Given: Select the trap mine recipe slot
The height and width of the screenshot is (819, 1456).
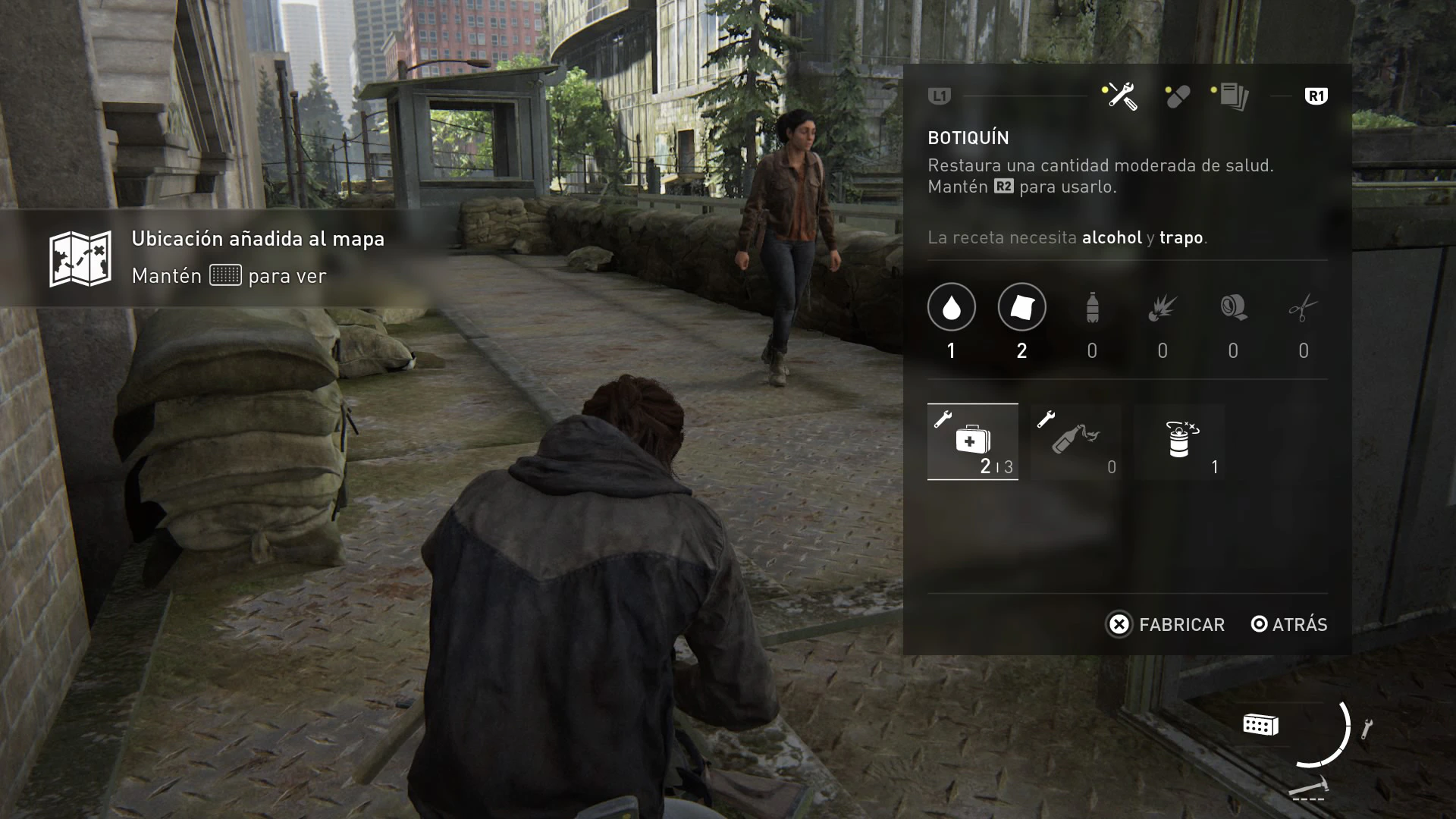Looking at the screenshot, I should pyautogui.click(x=1180, y=441).
